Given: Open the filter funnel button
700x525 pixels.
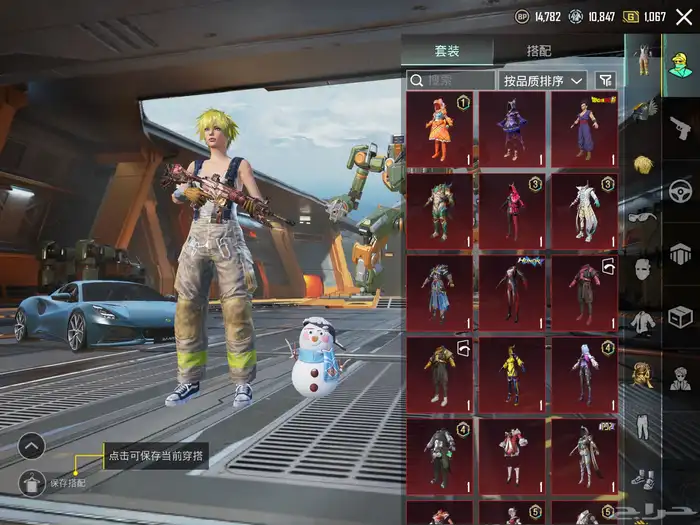Looking at the screenshot, I should (x=605, y=80).
